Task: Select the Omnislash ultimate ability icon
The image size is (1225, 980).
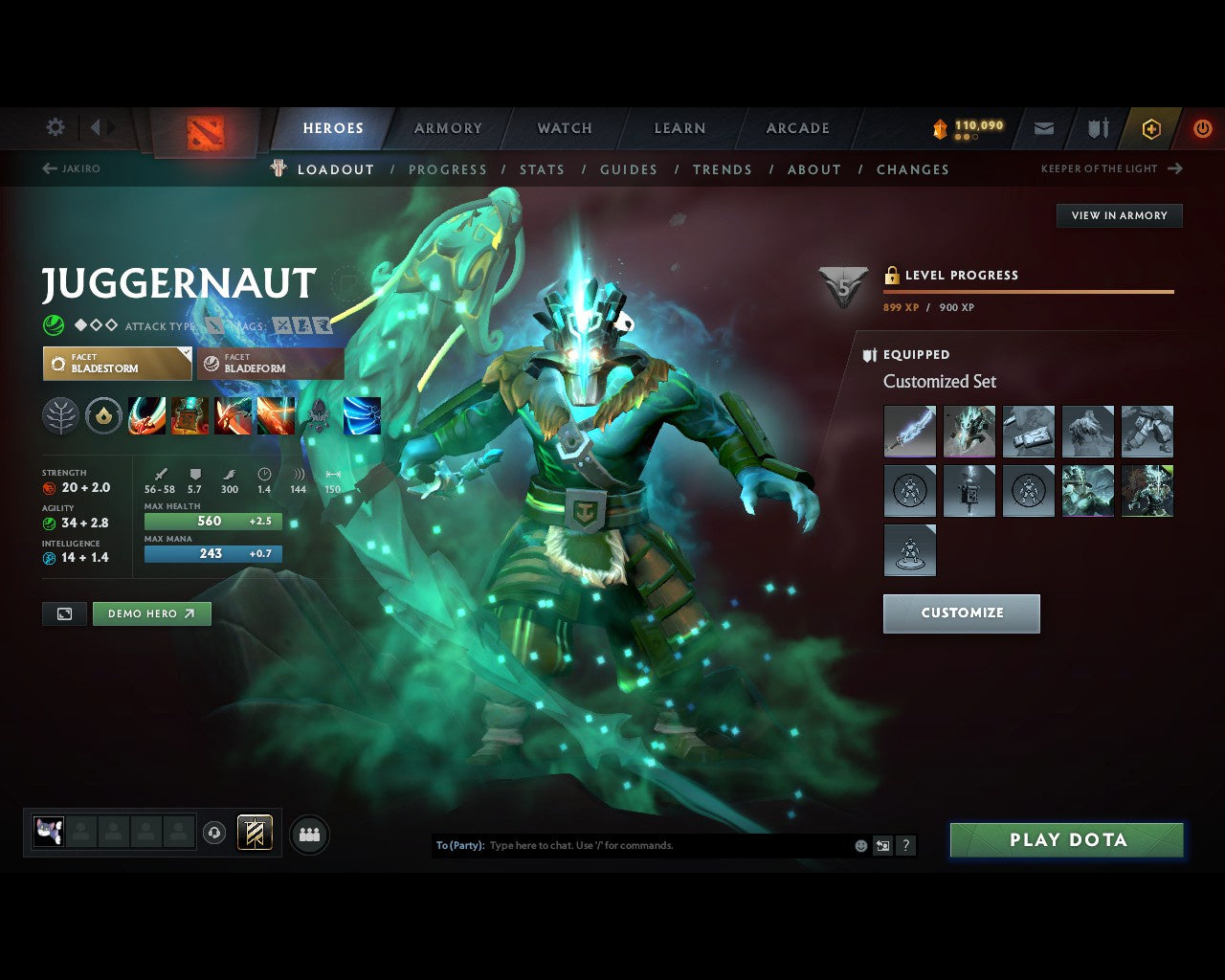Action: click(x=362, y=415)
